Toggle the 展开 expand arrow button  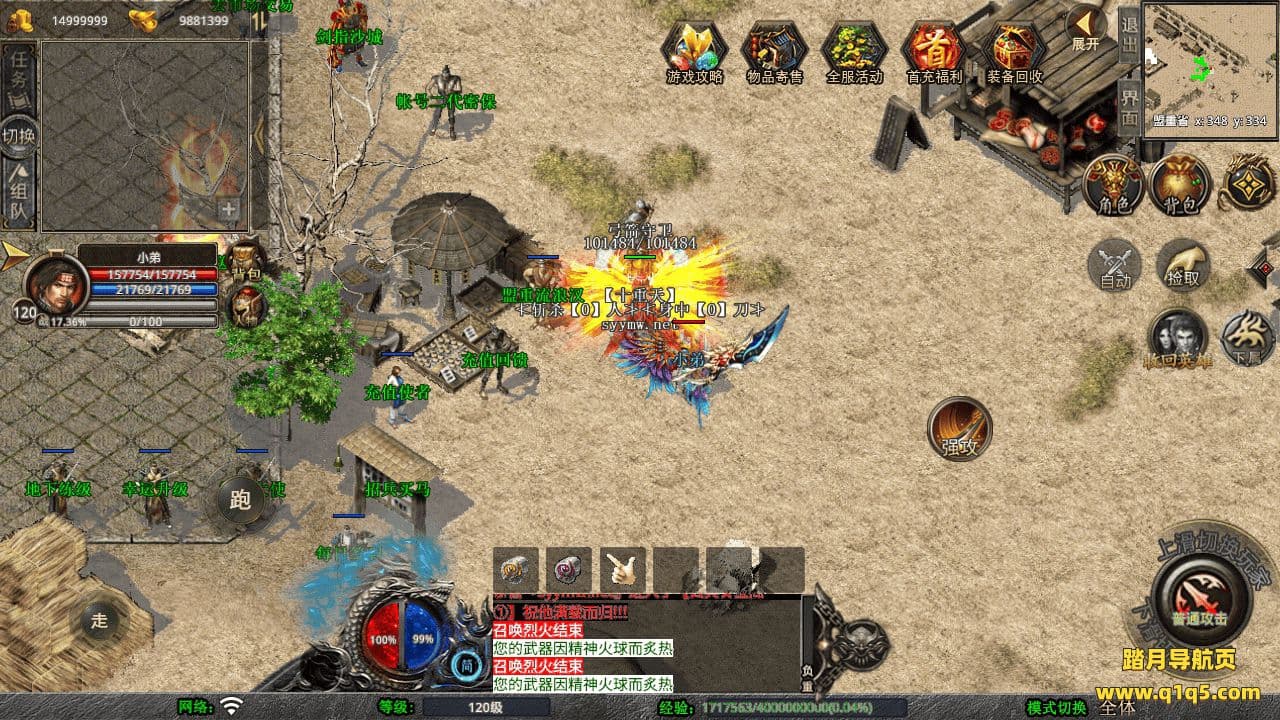pos(1086,27)
